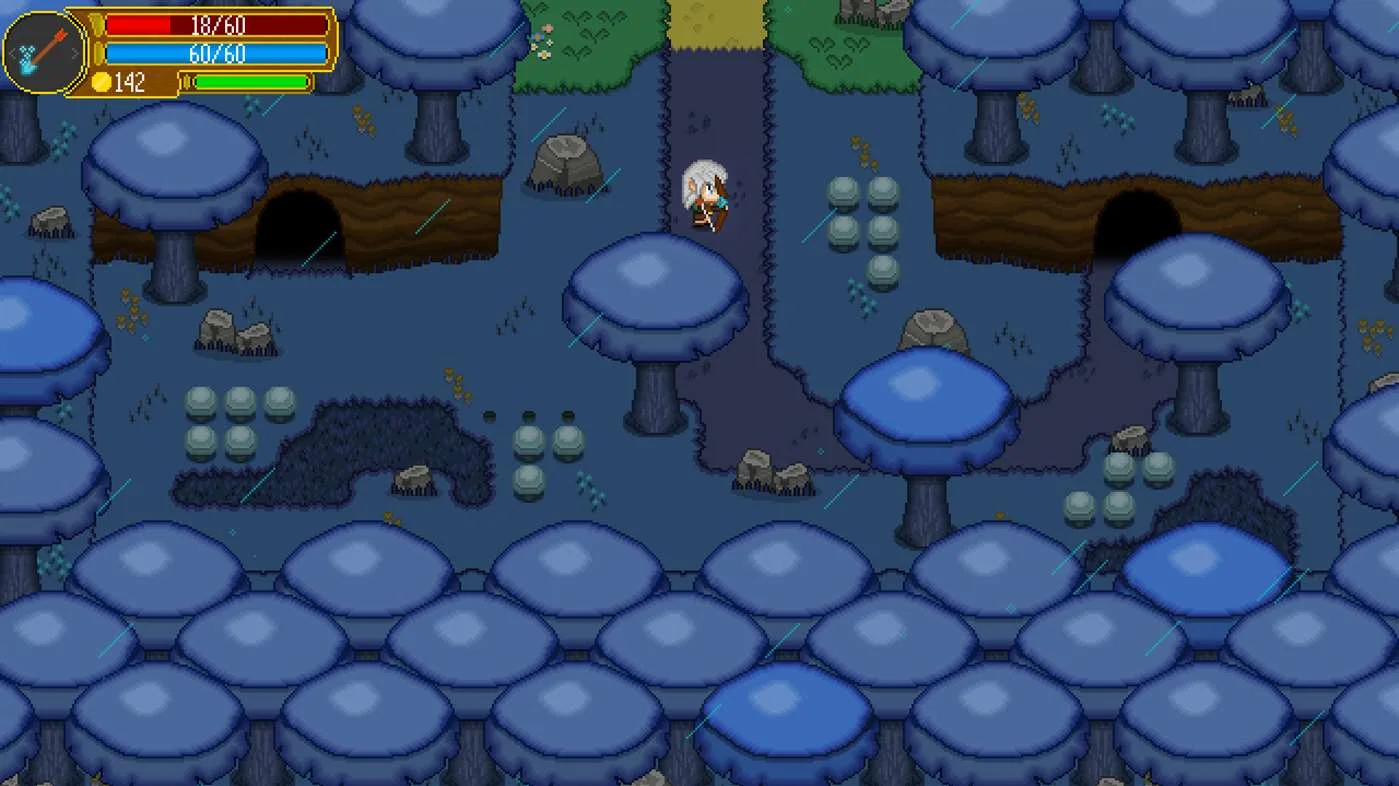
Task: Click the coin count reading 142
Action: point(132,81)
